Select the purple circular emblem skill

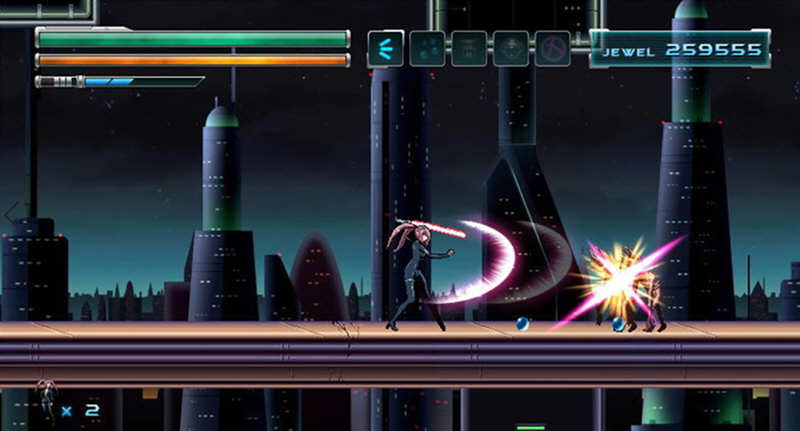tap(552, 48)
